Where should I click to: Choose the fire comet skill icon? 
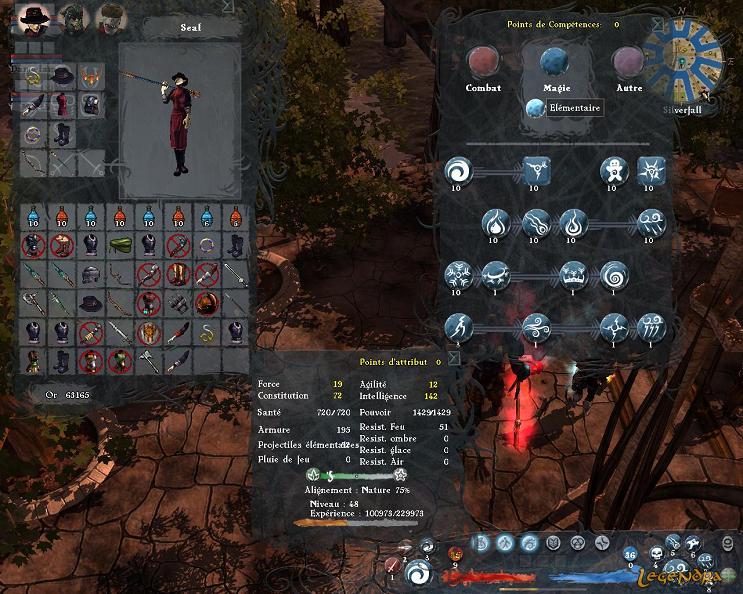535,222
